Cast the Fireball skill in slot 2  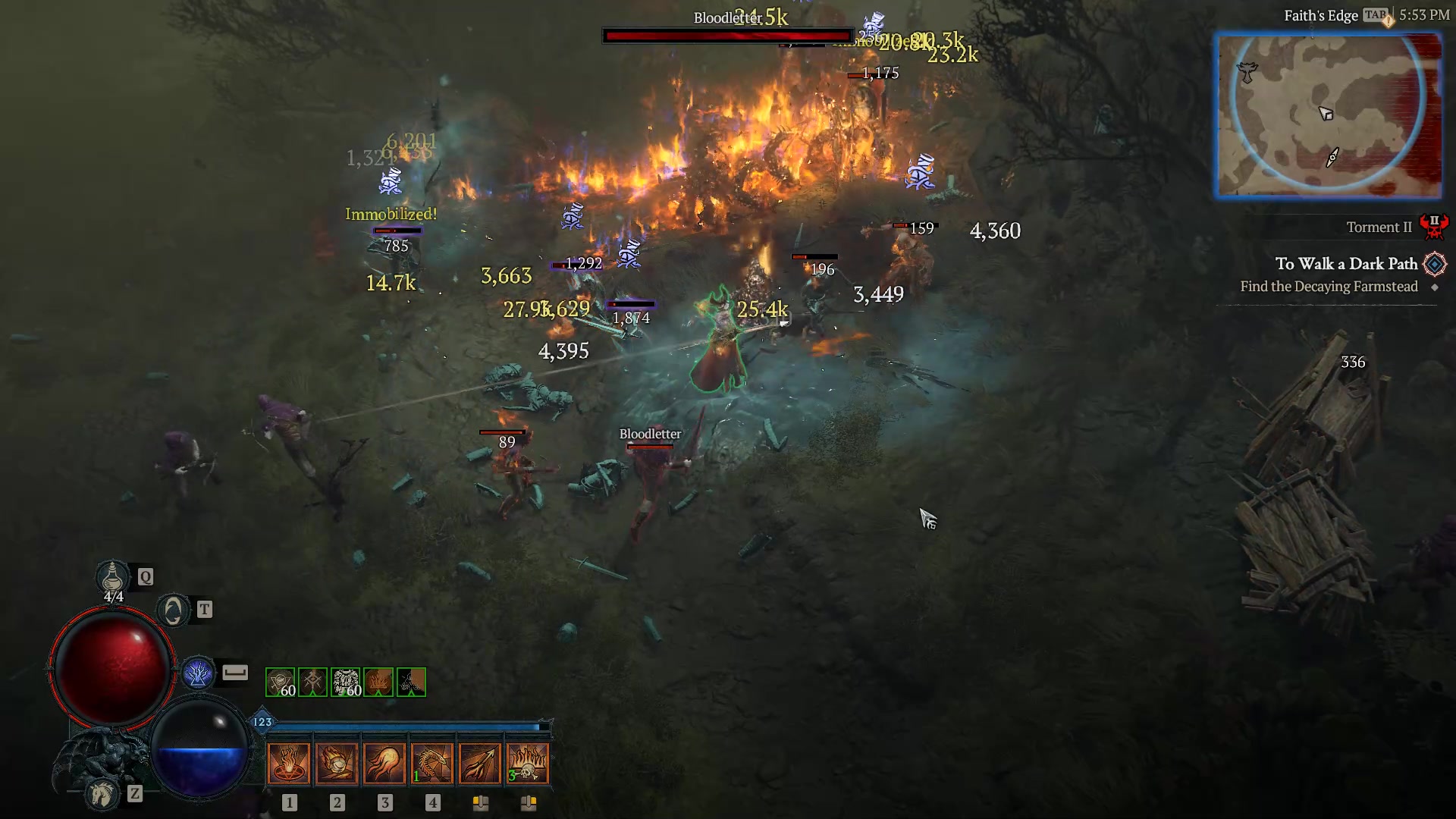point(337,762)
